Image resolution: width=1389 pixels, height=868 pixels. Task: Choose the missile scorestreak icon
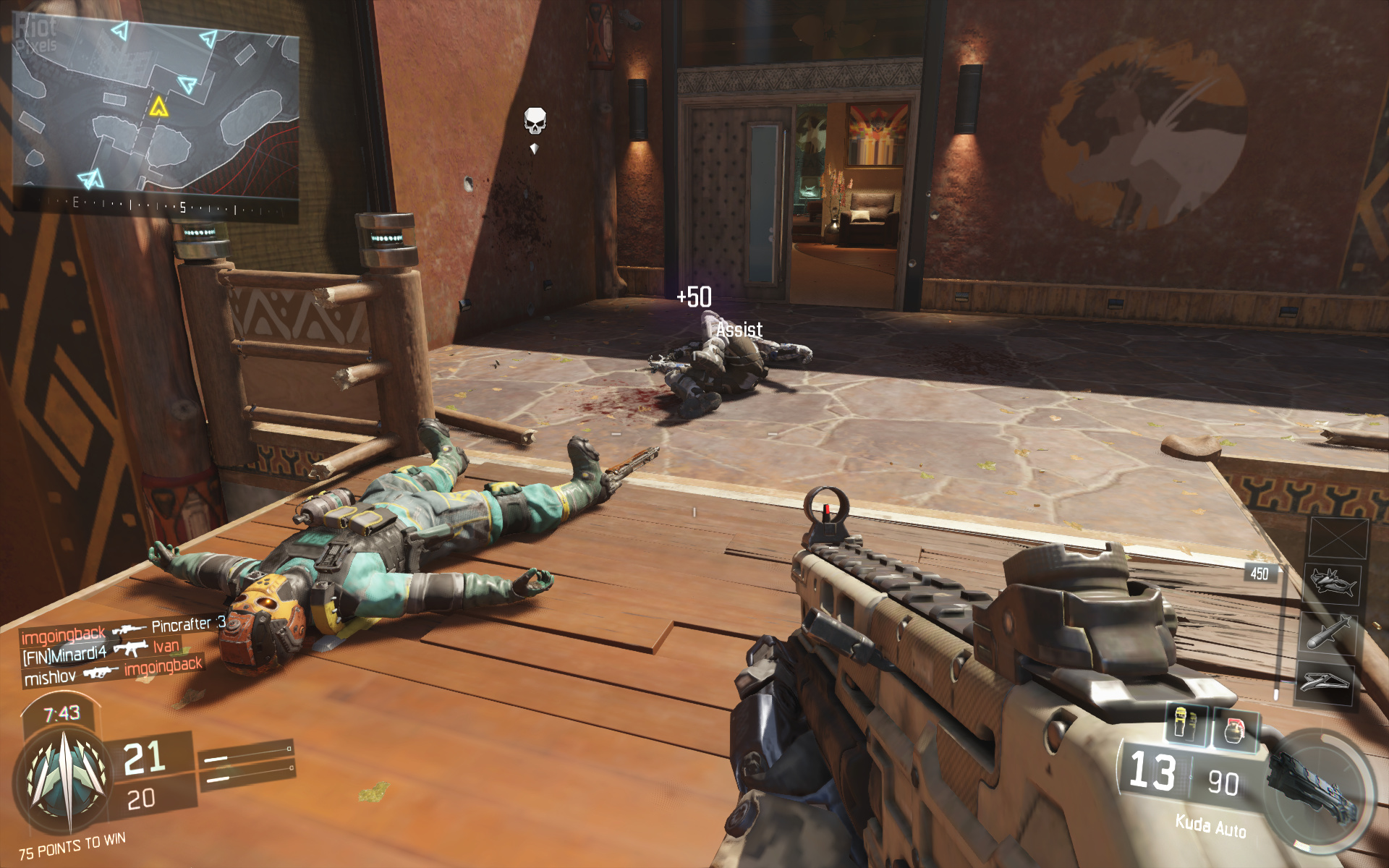point(1330,631)
